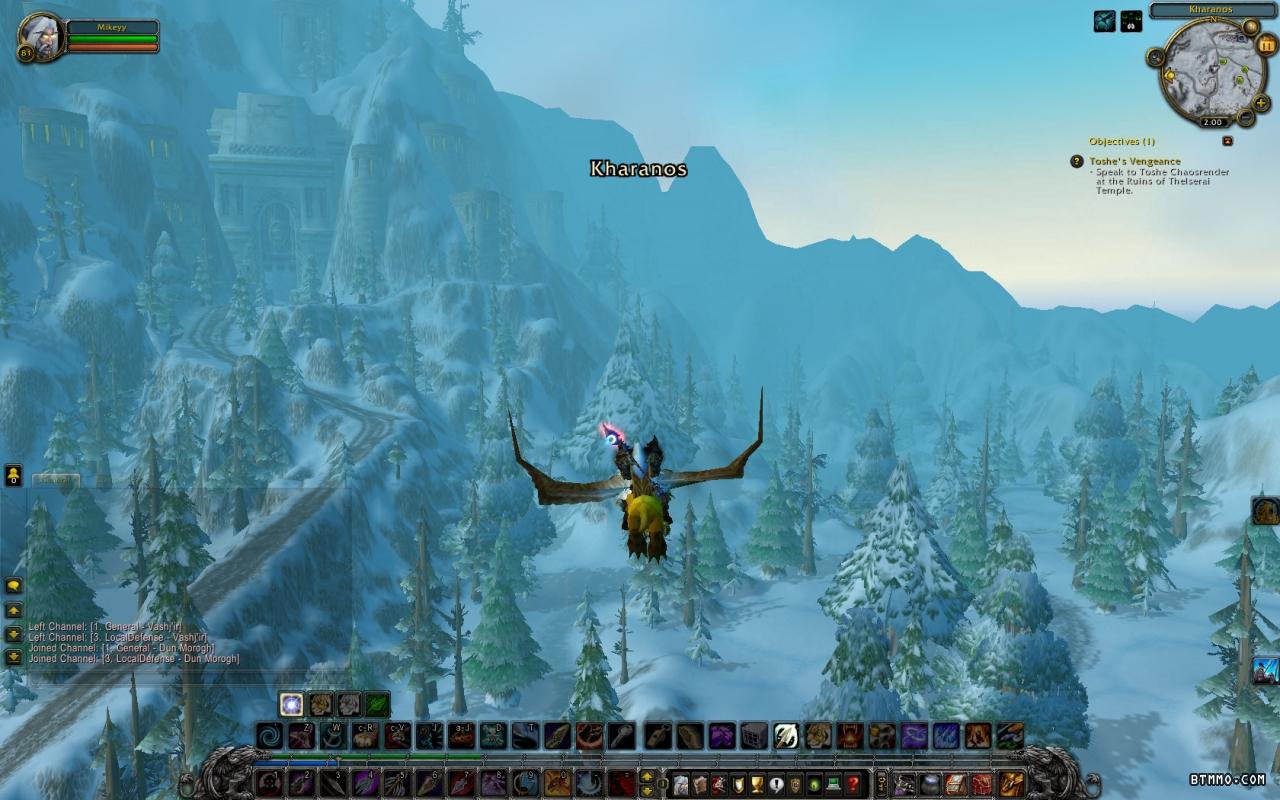Screen dimensions: 1280x800
Task: Select the Toshe's Vengeance quest title
Action: click(x=1135, y=161)
